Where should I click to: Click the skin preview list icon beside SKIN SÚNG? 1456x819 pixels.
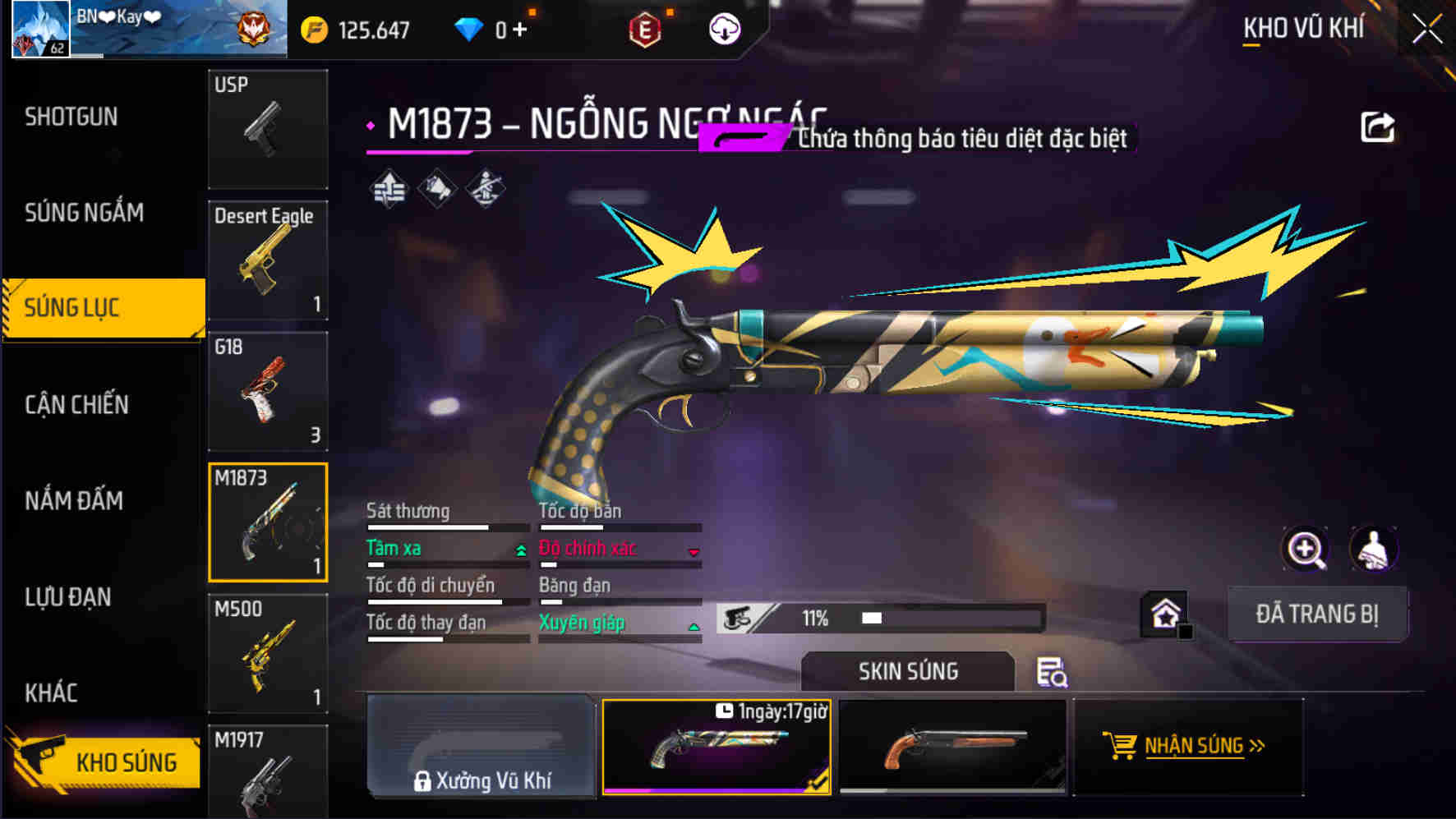(1053, 674)
